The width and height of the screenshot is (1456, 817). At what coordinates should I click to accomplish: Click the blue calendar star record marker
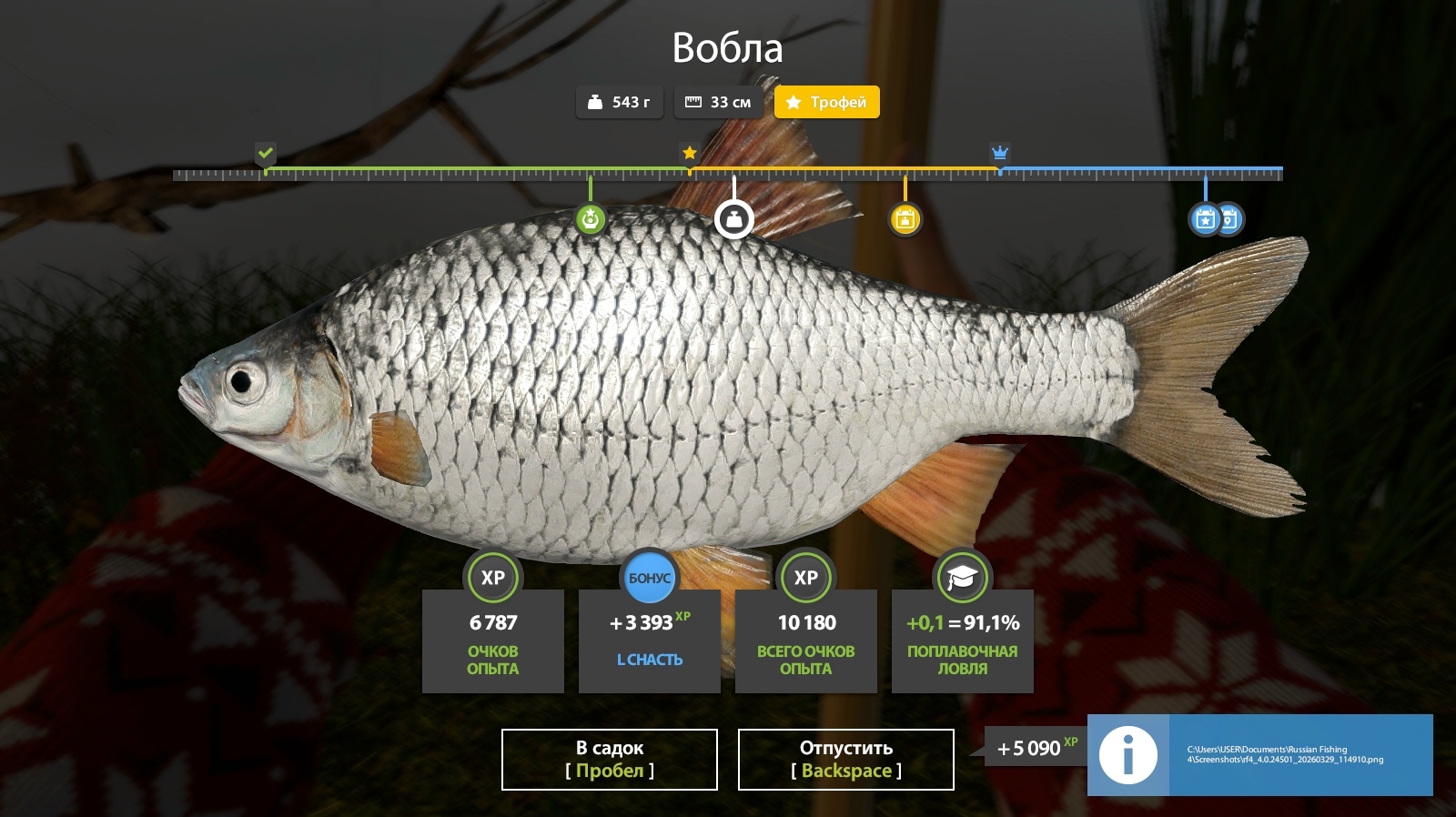pyautogui.click(x=1205, y=219)
